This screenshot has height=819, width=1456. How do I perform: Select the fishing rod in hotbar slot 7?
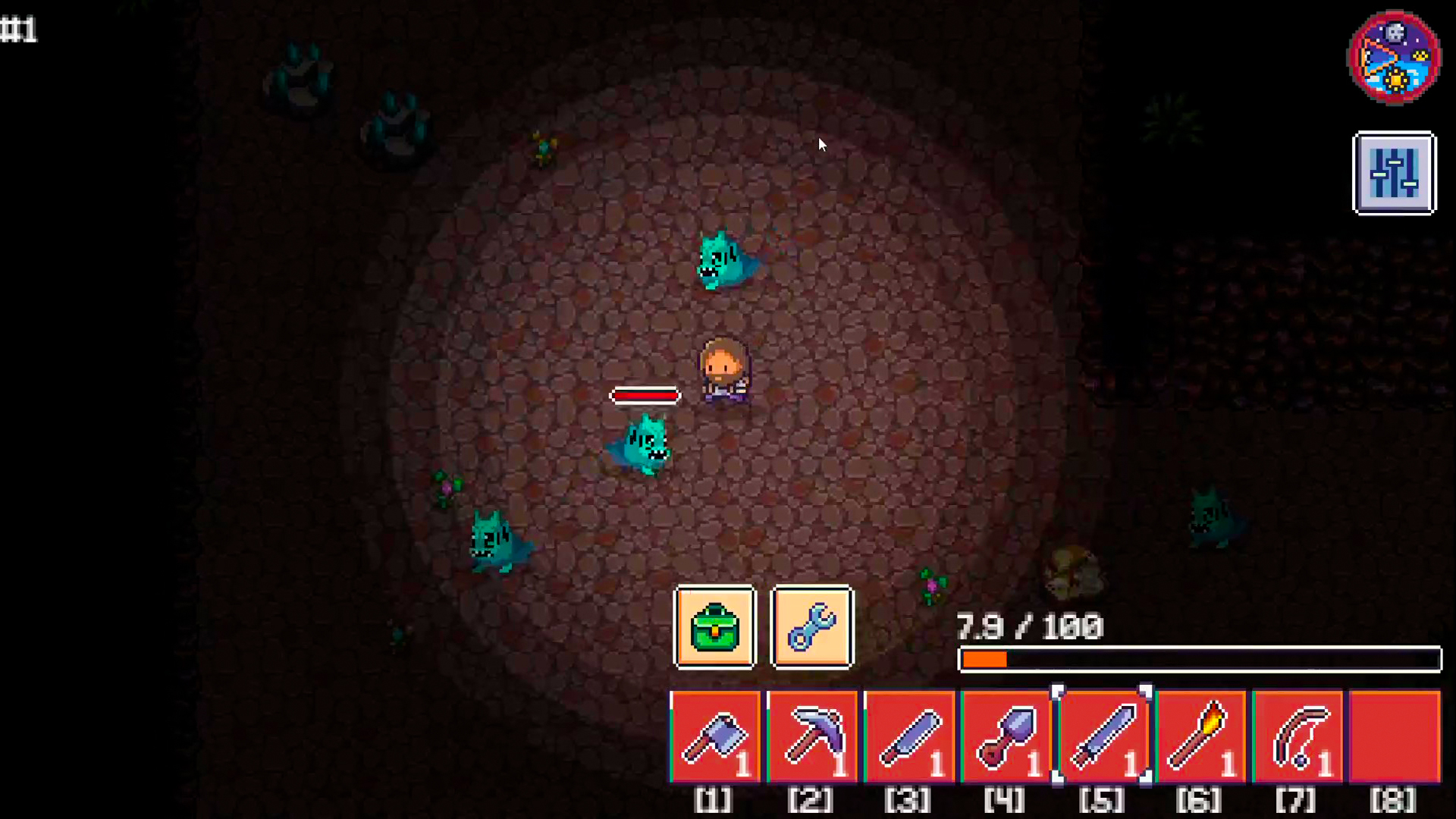click(1297, 737)
